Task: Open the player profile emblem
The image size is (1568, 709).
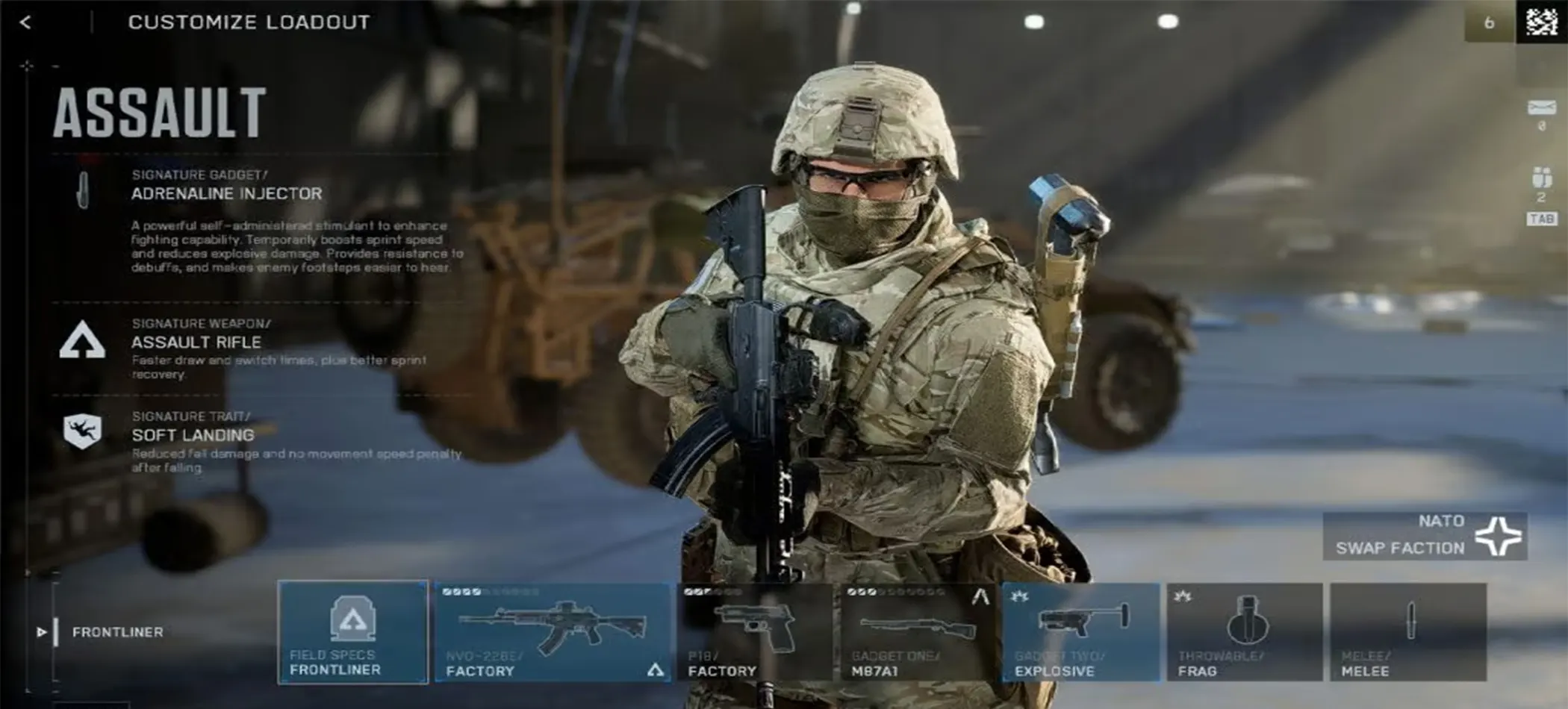Action: [1541, 22]
